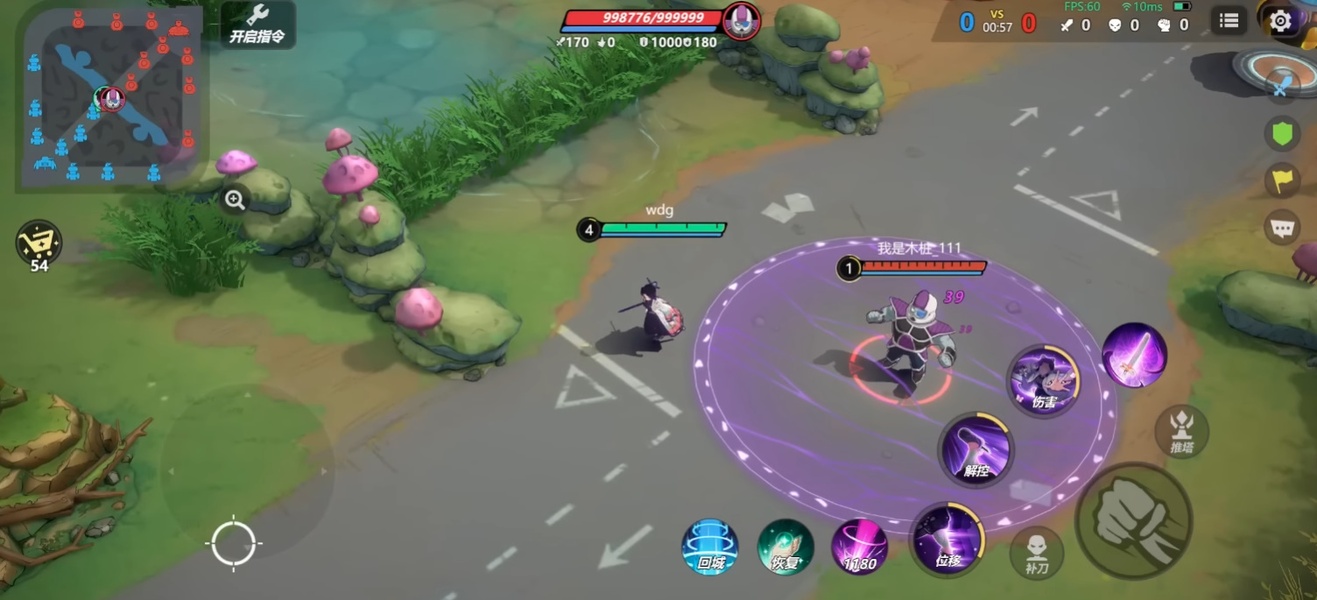Tap the 推塔 tower attack button

coord(1181,432)
